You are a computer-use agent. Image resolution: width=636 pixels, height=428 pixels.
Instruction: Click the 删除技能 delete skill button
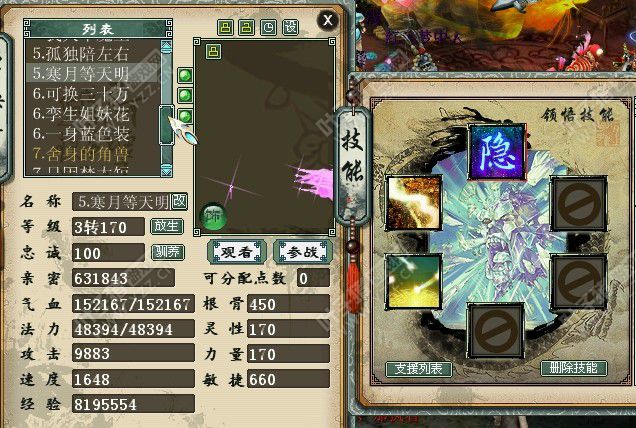(573, 369)
